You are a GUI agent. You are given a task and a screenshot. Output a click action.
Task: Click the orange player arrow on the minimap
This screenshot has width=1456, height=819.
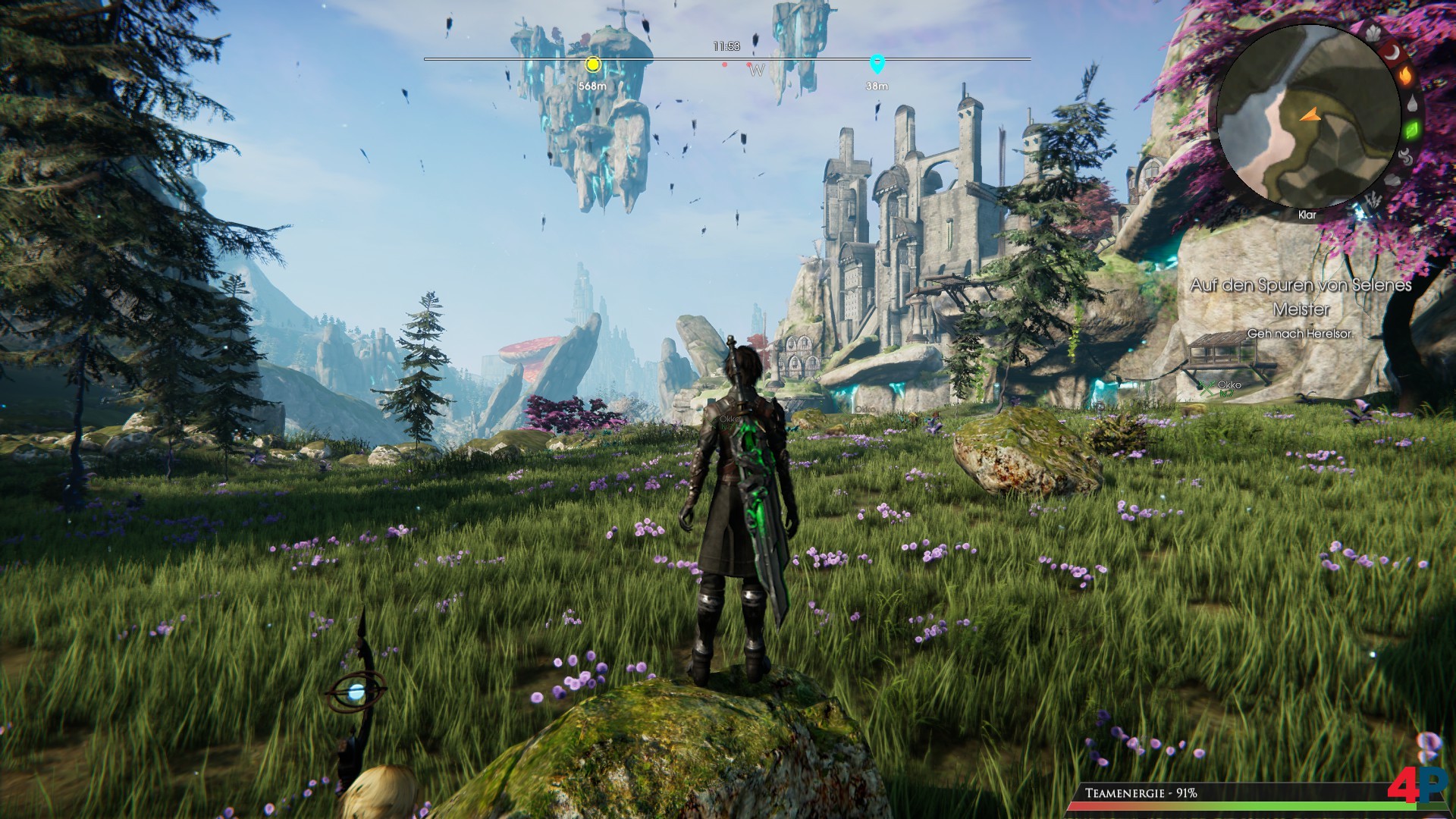coord(1310,115)
